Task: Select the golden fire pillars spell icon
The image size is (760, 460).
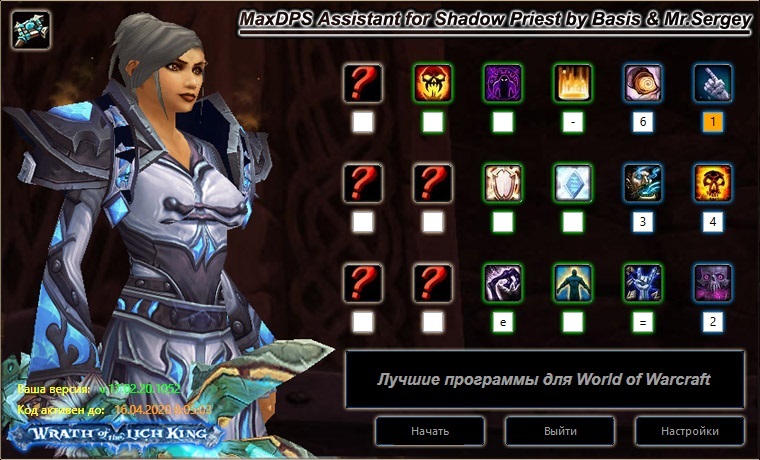Action: (x=573, y=84)
